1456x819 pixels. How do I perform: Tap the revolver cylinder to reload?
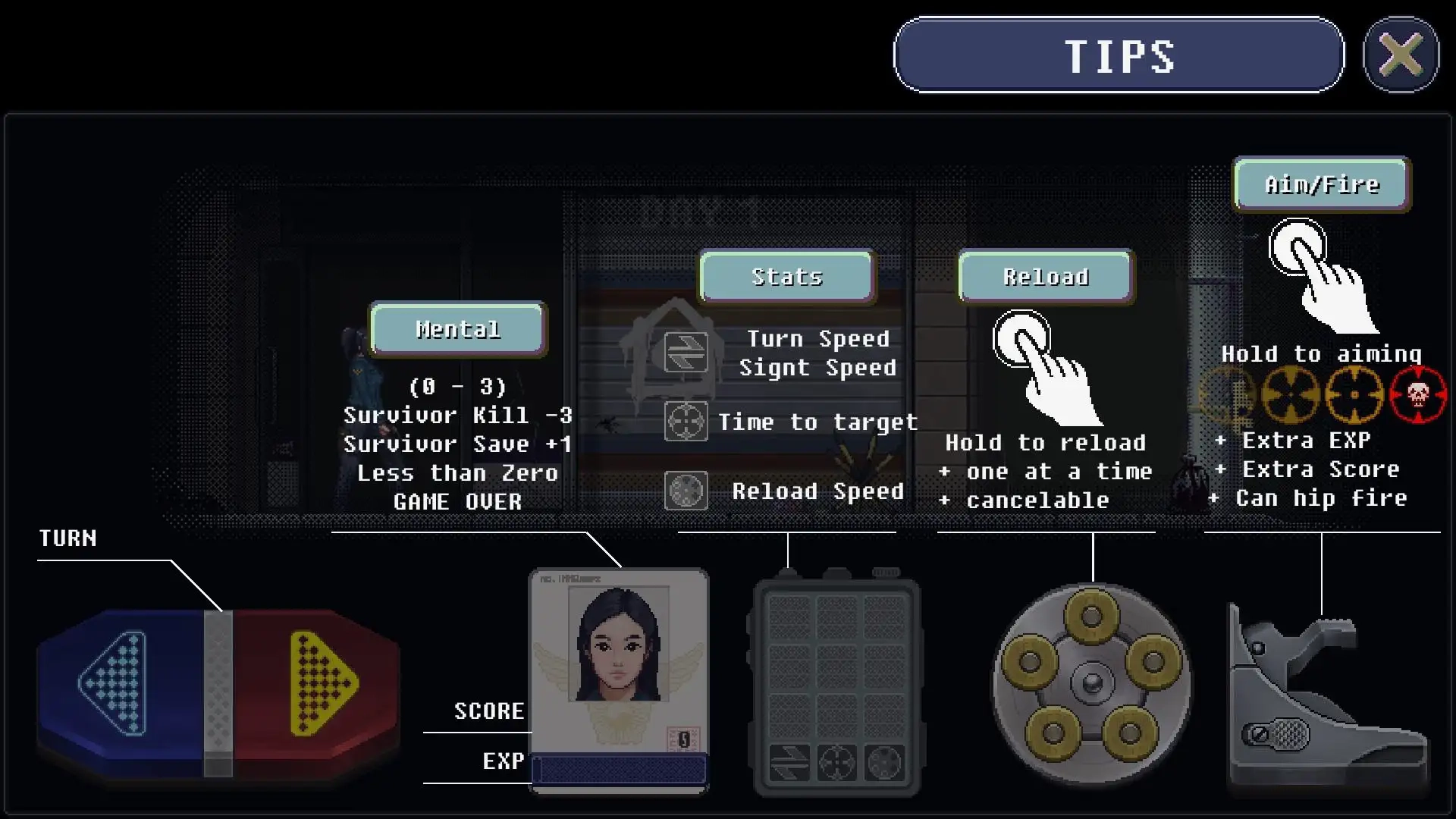coord(1091,683)
